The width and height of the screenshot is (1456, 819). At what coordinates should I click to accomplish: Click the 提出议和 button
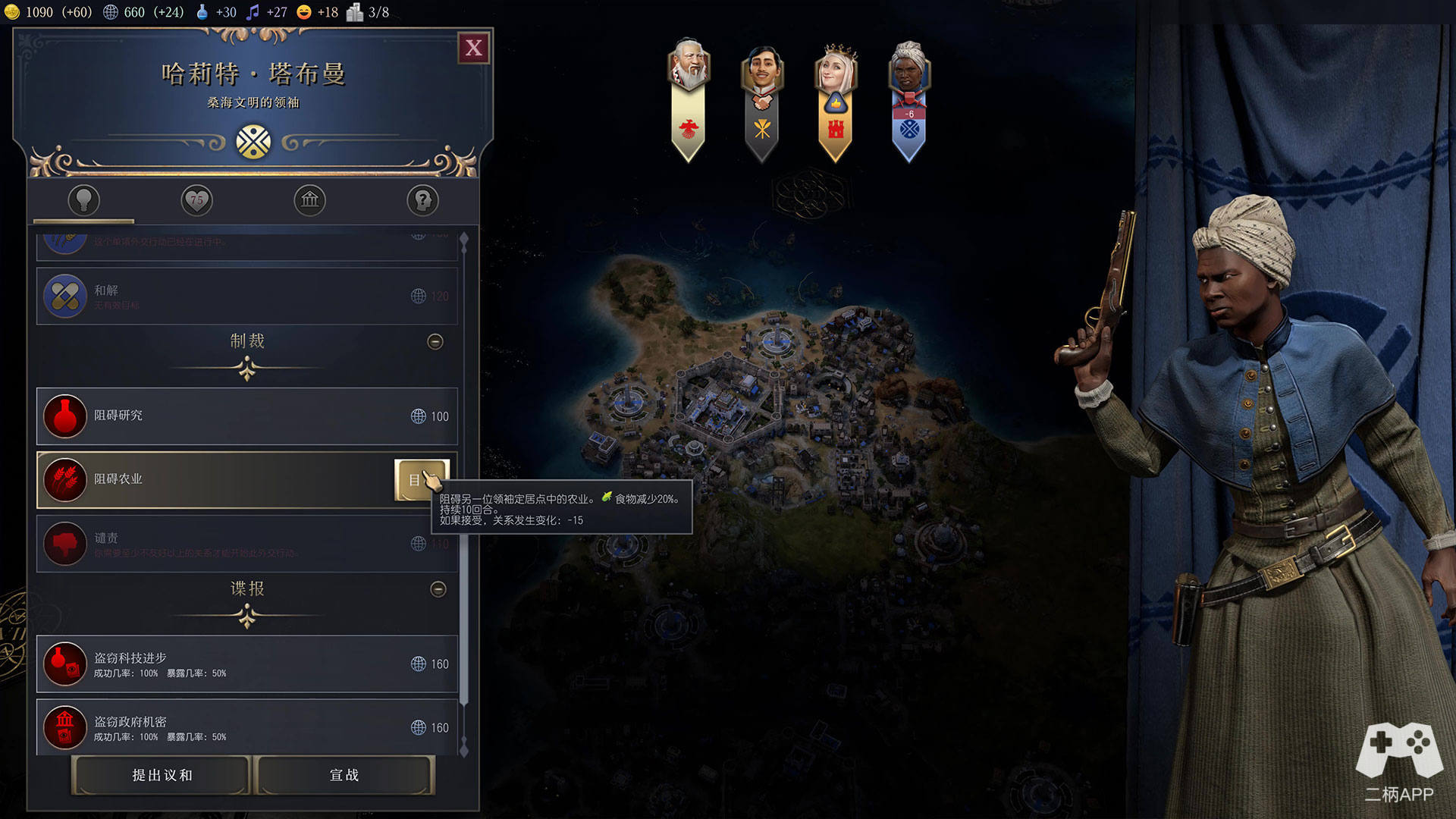[x=162, y=775]
